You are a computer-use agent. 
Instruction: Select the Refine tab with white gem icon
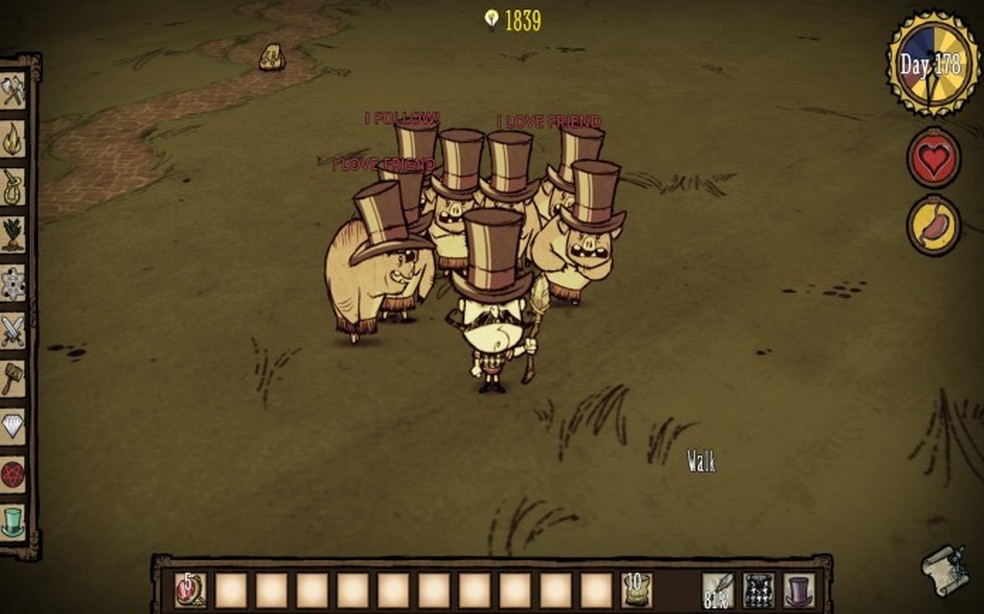point(13,425)
